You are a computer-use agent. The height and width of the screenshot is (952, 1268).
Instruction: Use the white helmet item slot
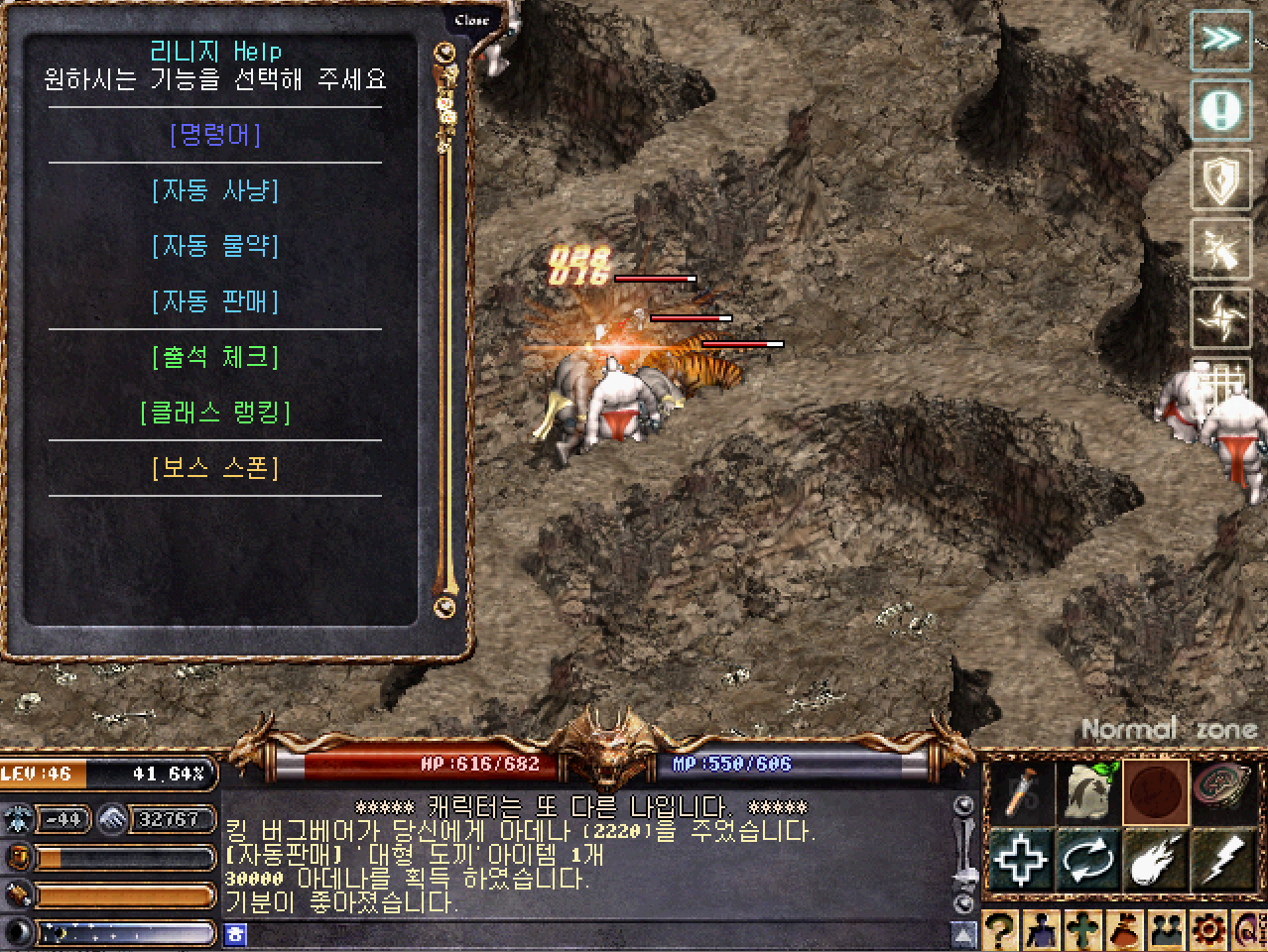[x=1087, y=792]
